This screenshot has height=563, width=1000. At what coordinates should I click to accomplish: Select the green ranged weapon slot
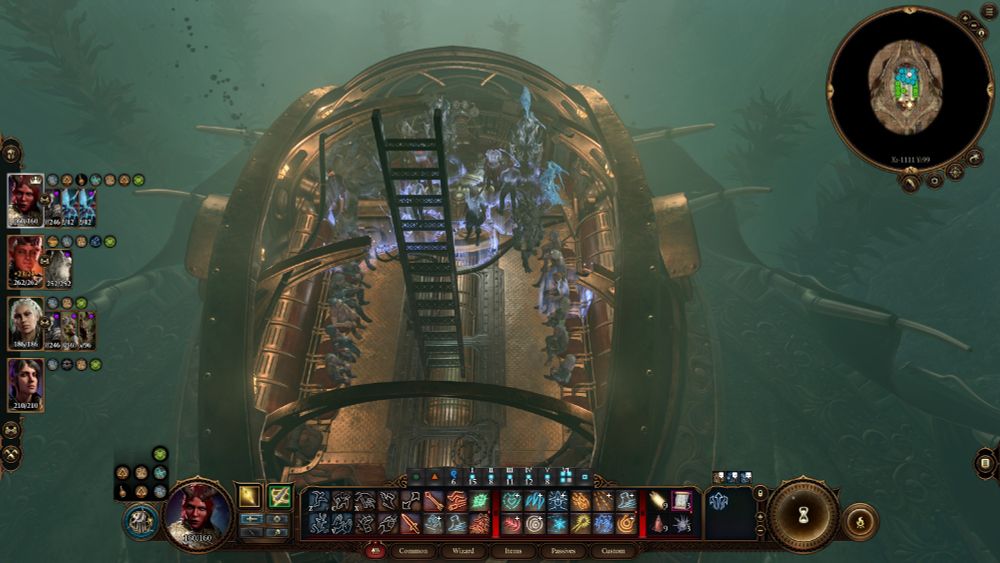[x=279, y=496]
